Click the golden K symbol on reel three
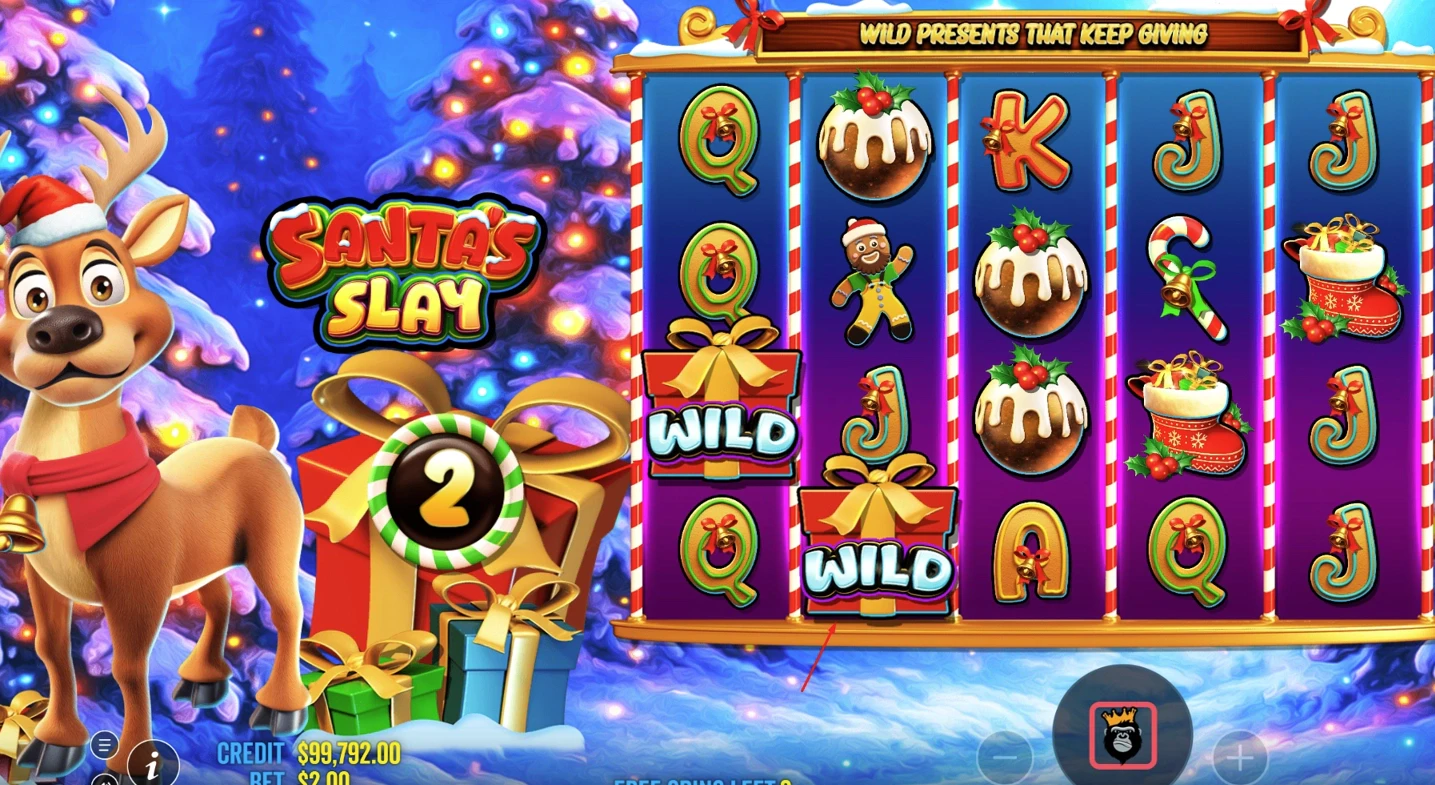The image size is (1435, 785). [x=1029, y=140]
